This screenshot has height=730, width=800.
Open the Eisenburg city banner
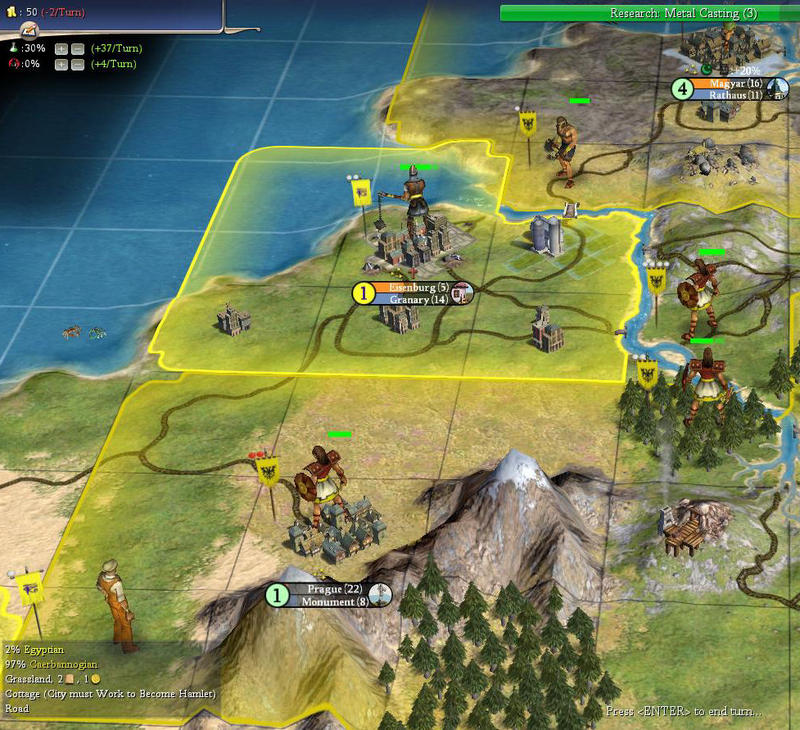412,293
